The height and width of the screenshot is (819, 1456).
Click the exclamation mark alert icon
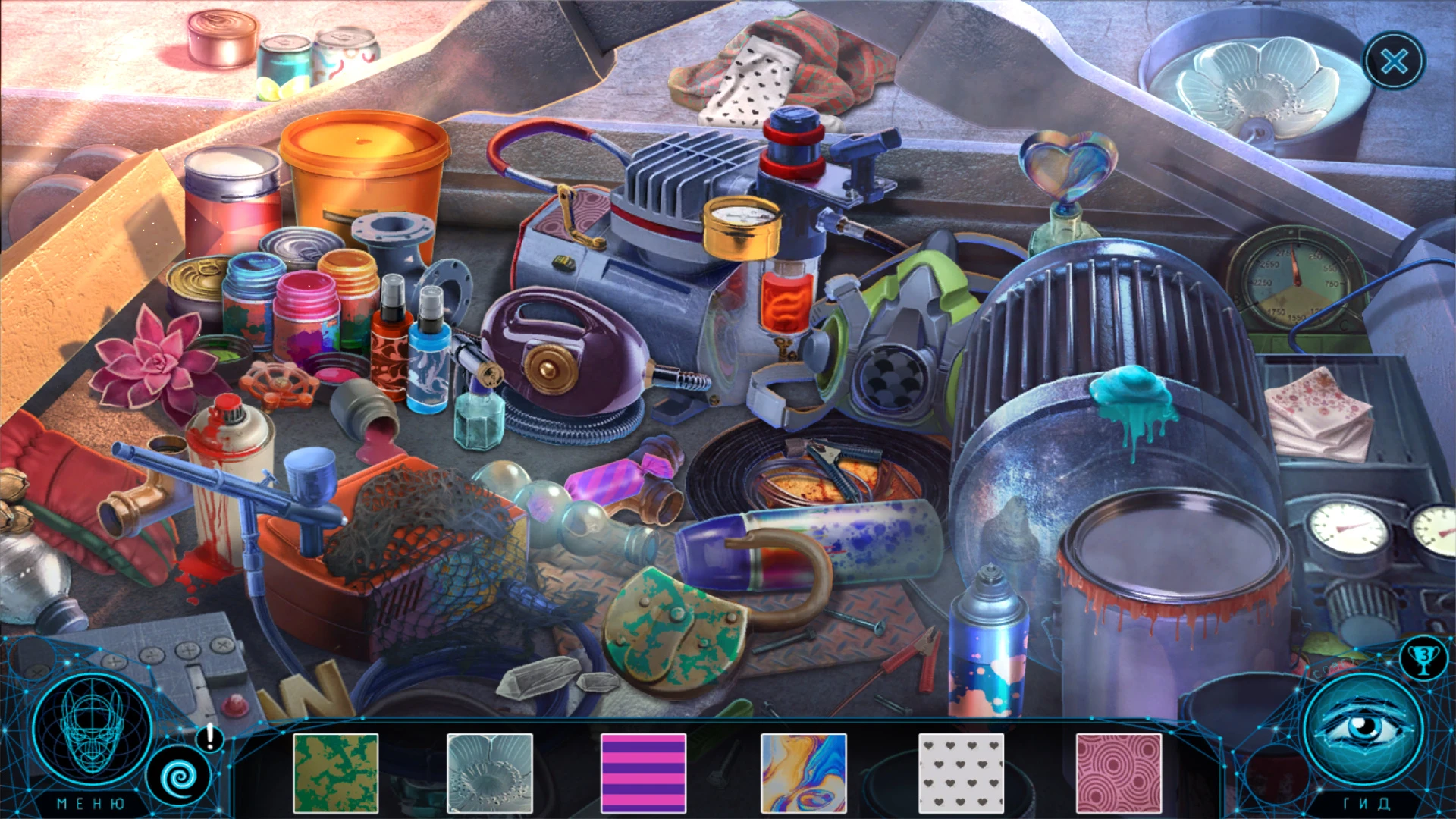[209, 736]
